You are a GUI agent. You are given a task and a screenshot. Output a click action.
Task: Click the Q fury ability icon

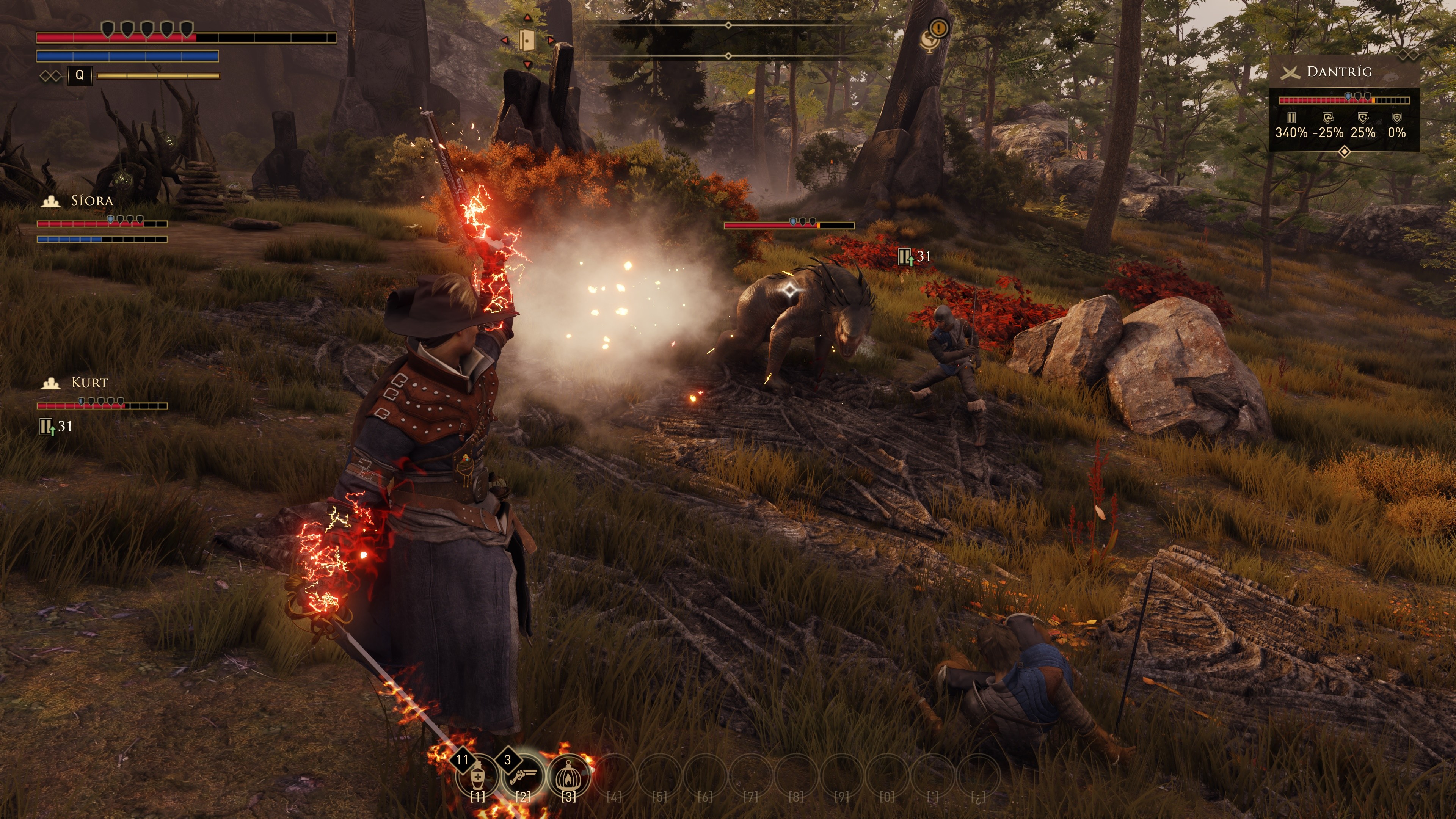(80, 75)
